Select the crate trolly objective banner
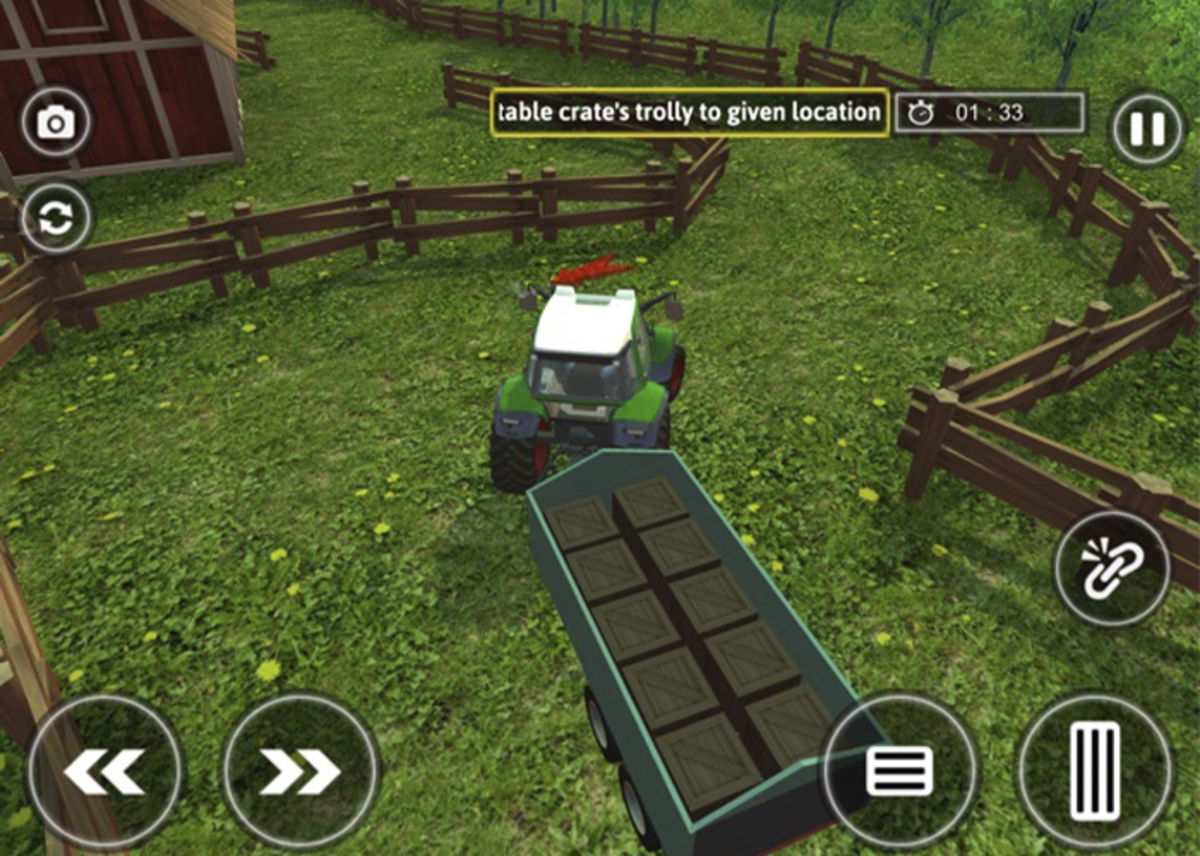1200x856 pixels. 690,113
